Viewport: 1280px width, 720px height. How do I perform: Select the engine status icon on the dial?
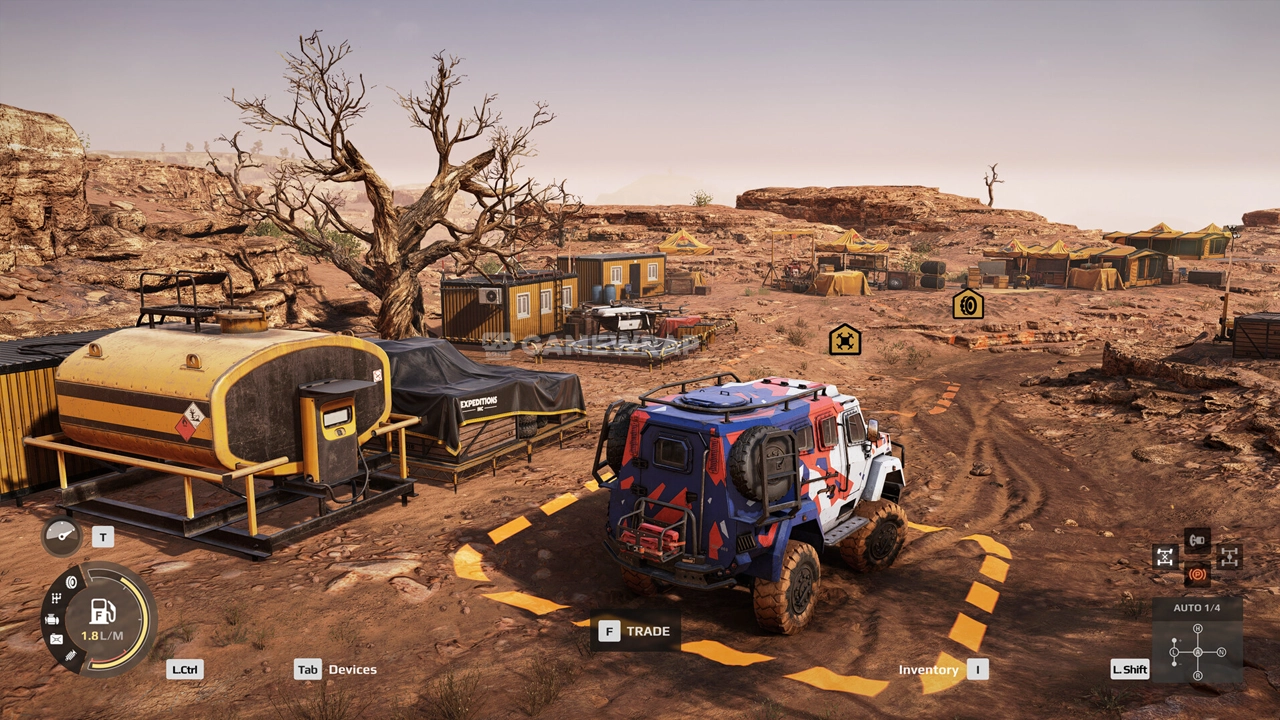[x=52, y=620]
